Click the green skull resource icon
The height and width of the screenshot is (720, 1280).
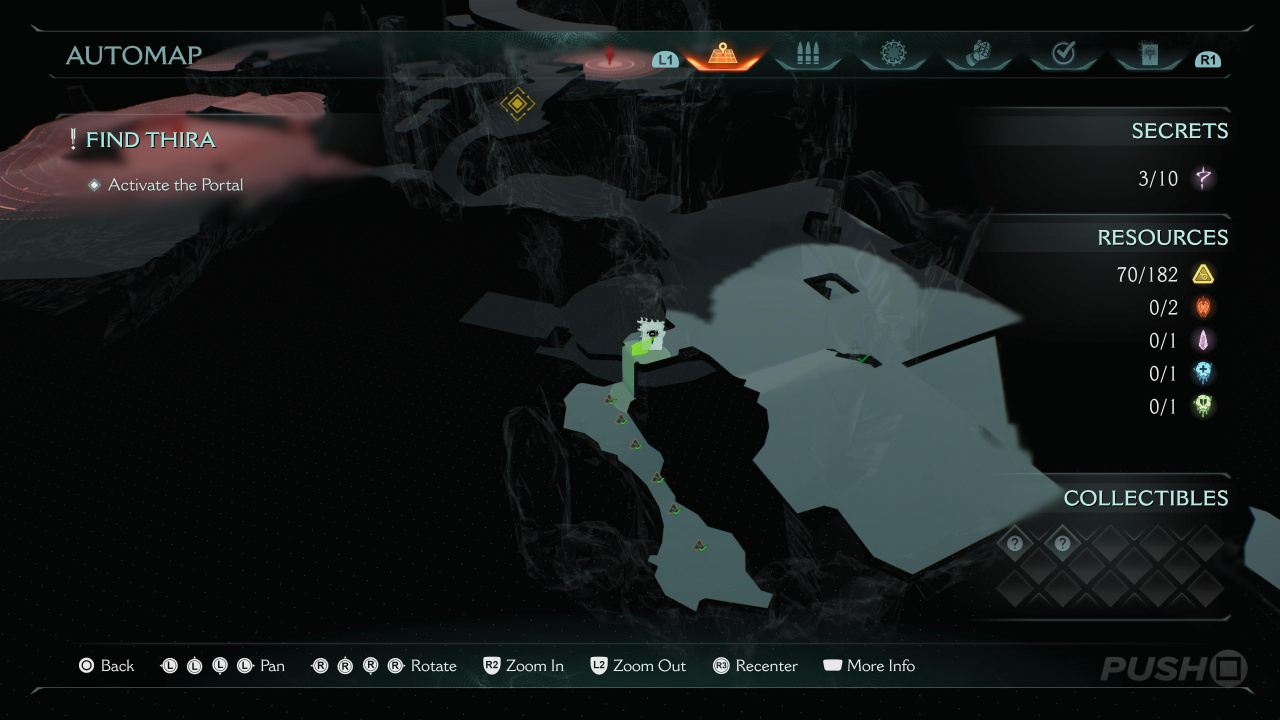(x=1203, y=406)
